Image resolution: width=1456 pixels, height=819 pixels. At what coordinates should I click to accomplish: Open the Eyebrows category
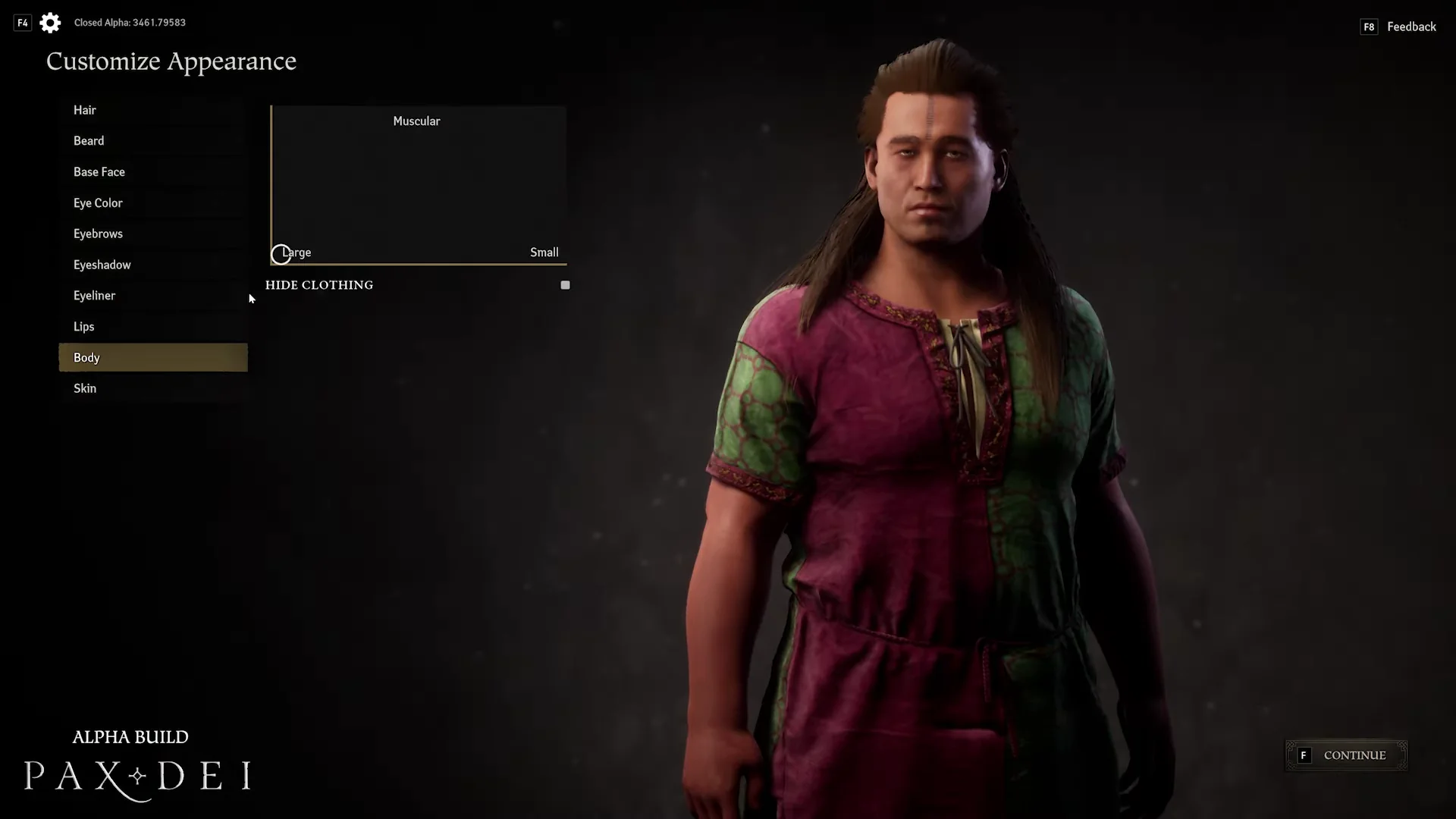(x=98, y=234)
